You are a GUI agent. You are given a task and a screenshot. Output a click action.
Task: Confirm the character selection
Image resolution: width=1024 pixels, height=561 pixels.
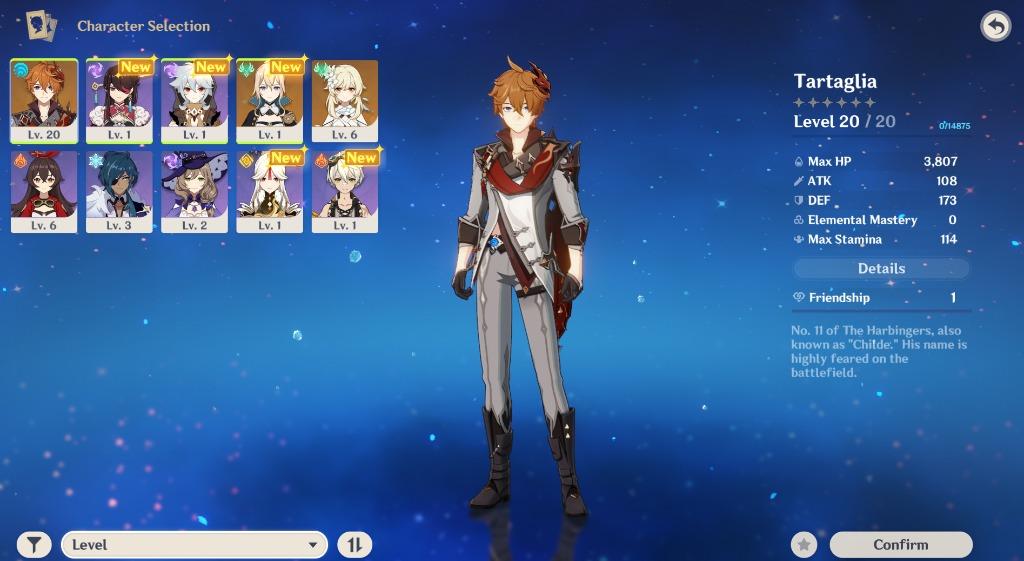(x=900, y=545)
